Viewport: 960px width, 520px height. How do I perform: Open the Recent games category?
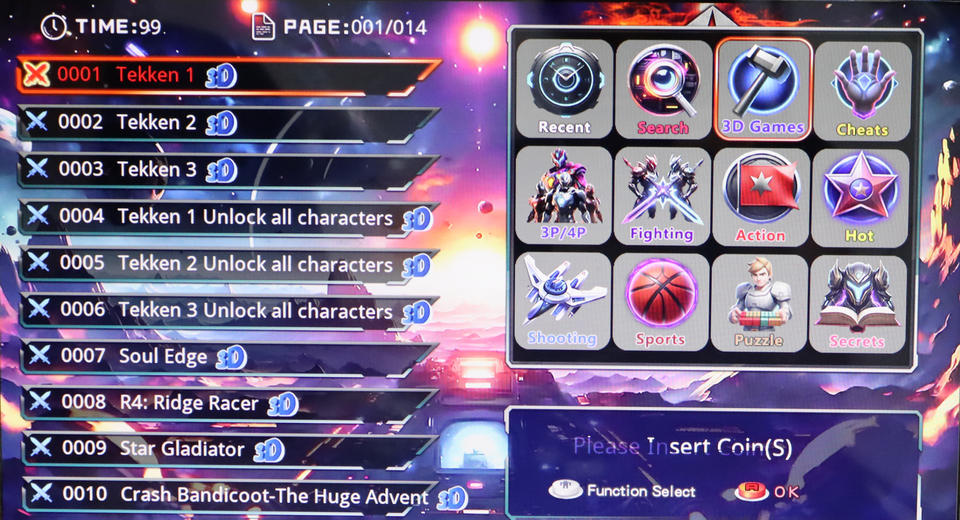pos(564,89)
